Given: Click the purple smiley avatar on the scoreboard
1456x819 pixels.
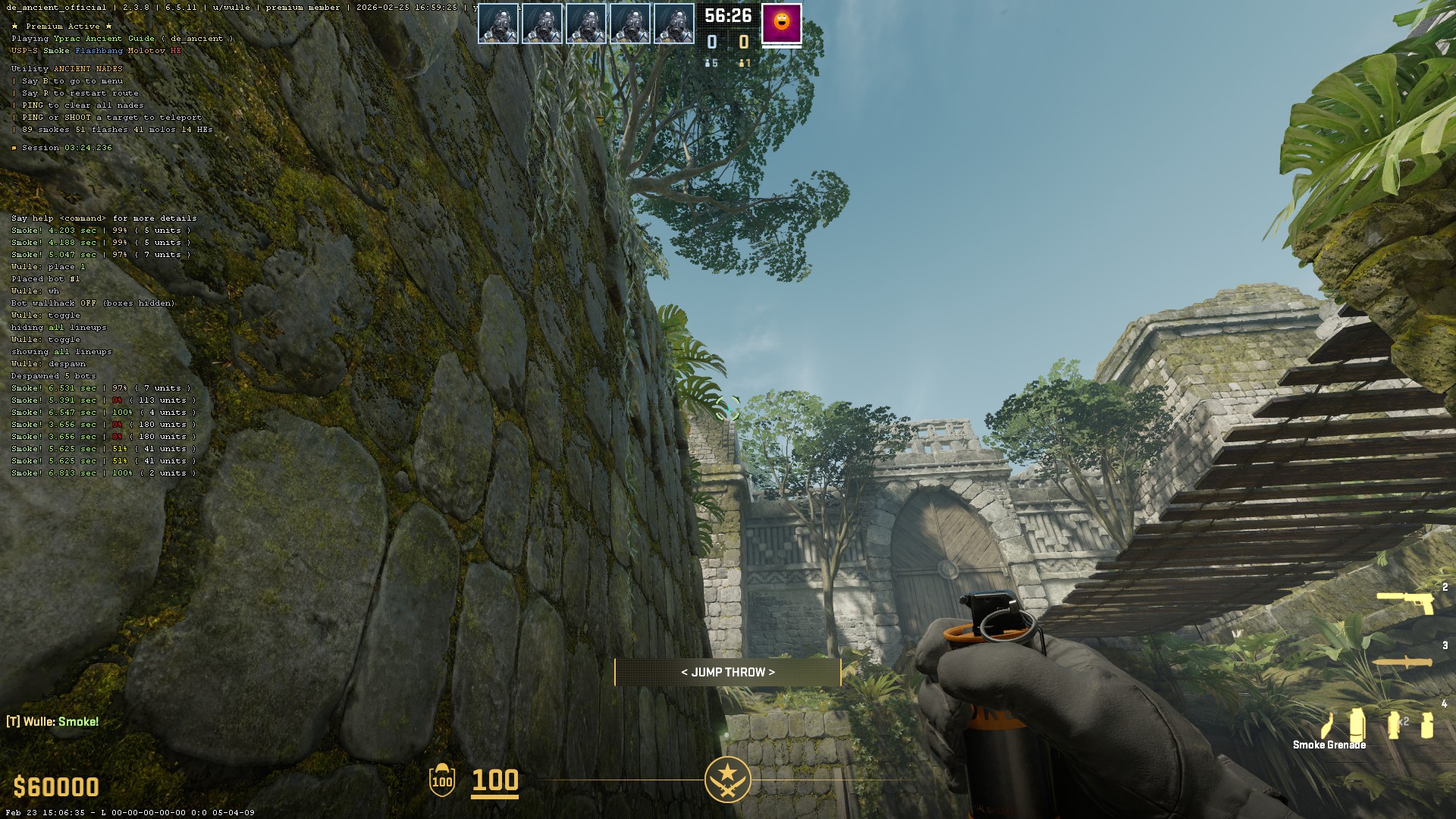Looking at the screenshot, I should 780,24.
